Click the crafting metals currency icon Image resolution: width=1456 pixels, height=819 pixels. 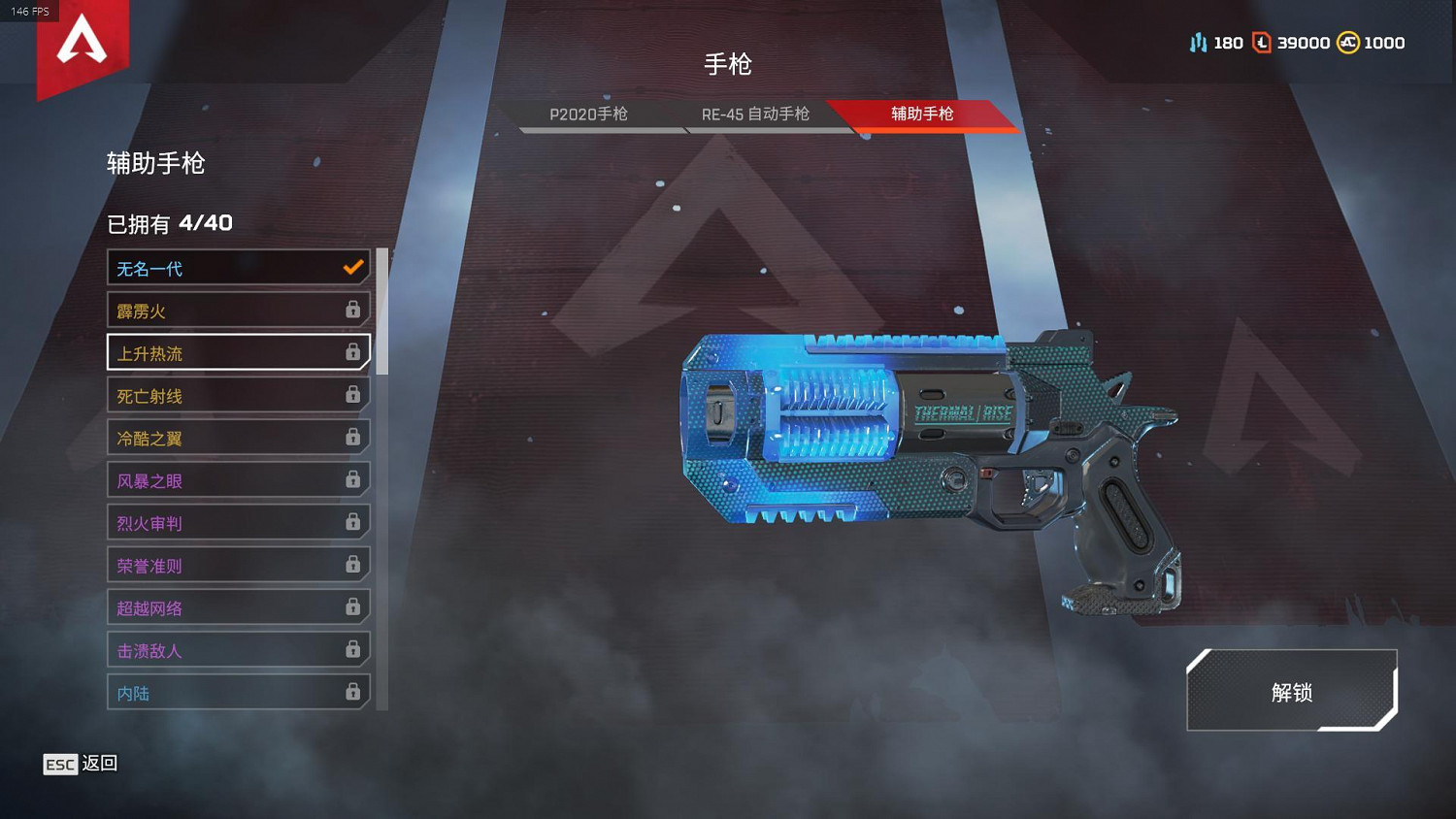click(1198, 42)
